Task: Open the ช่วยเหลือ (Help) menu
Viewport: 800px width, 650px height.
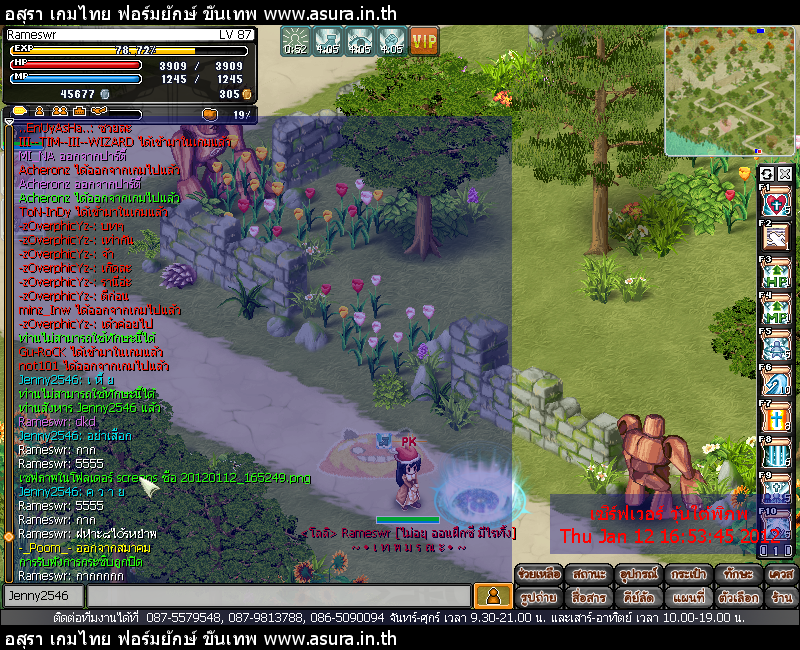Action: tap(540, 575)
